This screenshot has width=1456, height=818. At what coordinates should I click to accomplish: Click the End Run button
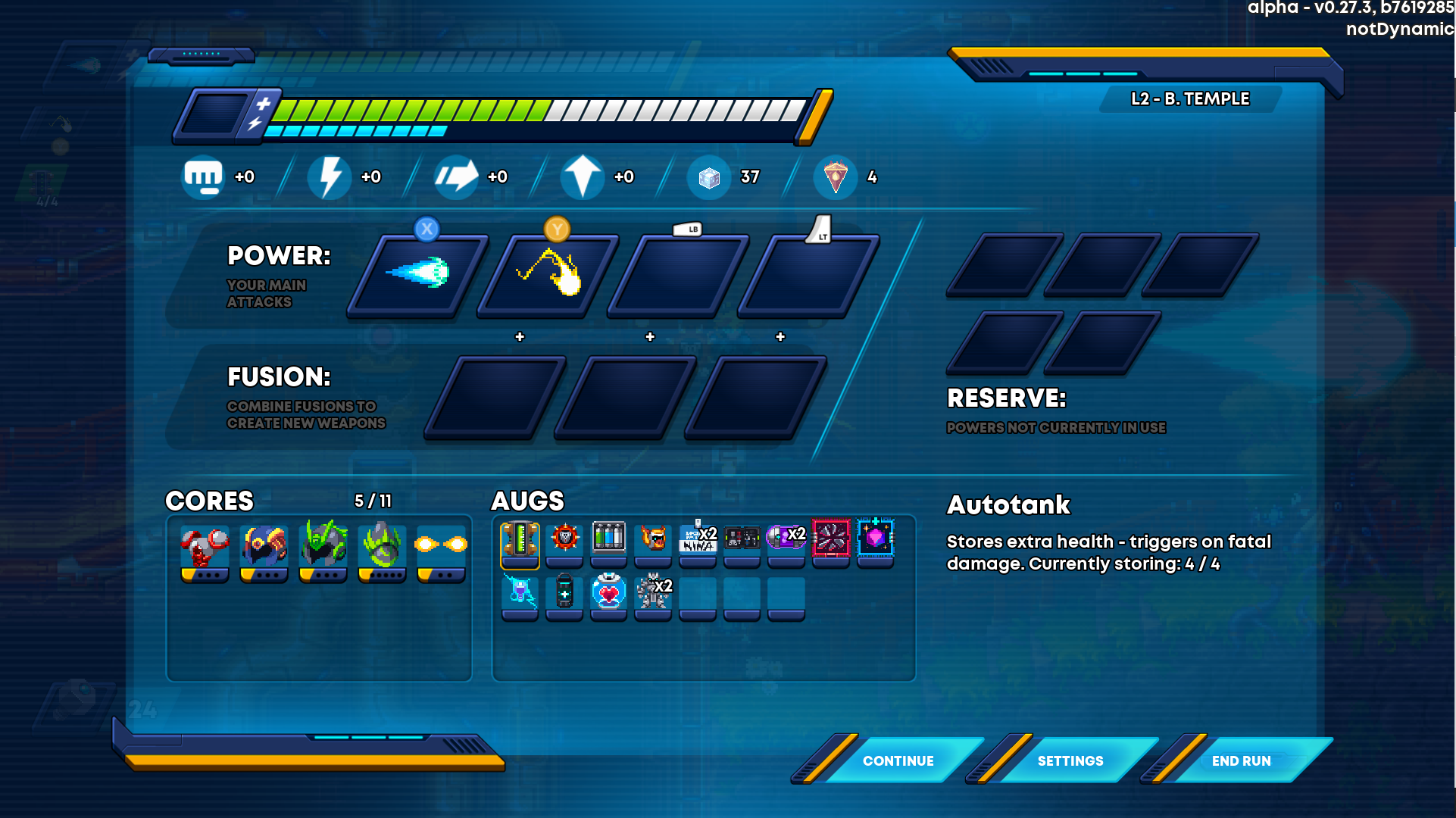coord(1241,760)
